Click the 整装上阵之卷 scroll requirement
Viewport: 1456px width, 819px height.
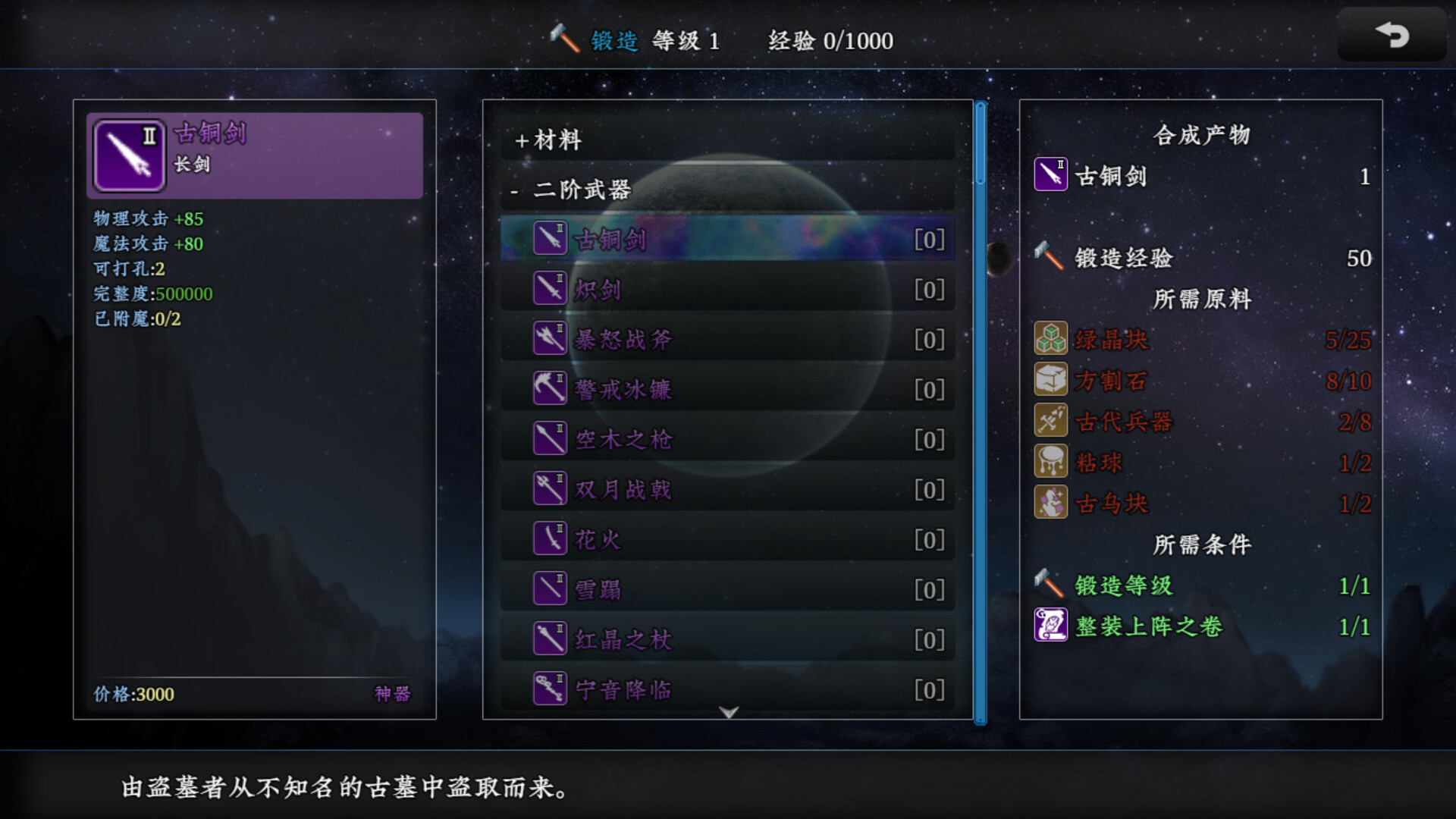pyautogui.click(x=1147, y=626)
